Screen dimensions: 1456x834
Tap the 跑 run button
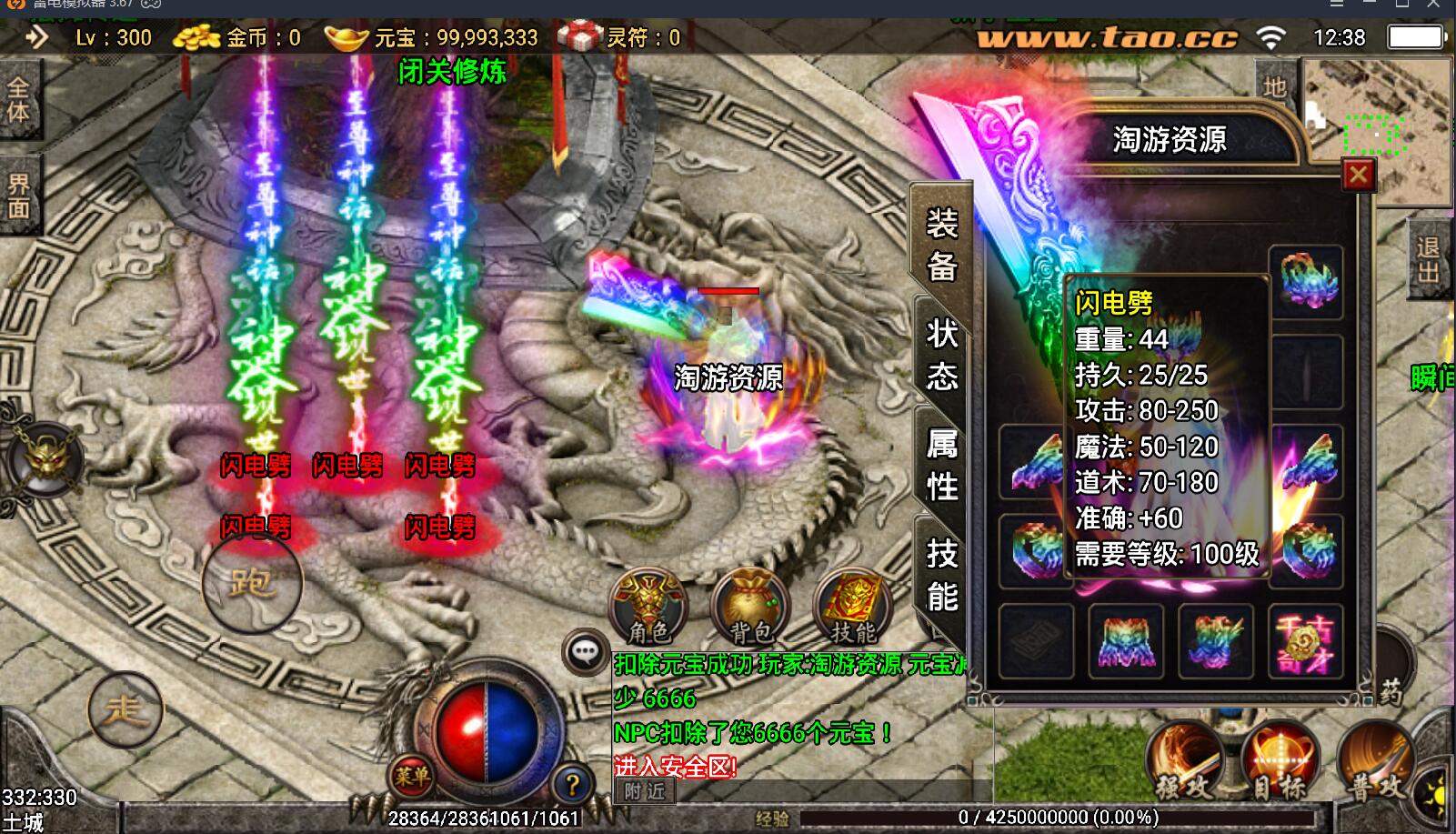[251, 581]
